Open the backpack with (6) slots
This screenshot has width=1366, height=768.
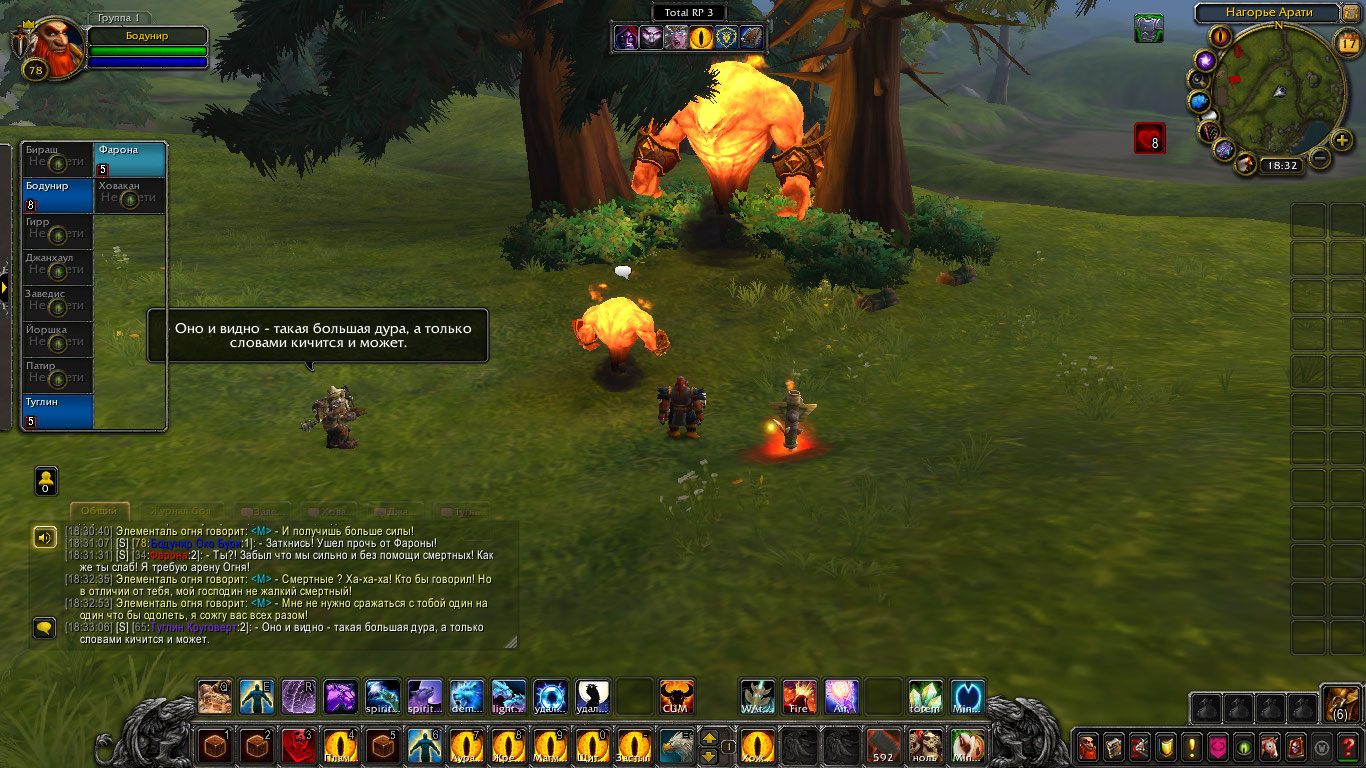pos(1340,703)
